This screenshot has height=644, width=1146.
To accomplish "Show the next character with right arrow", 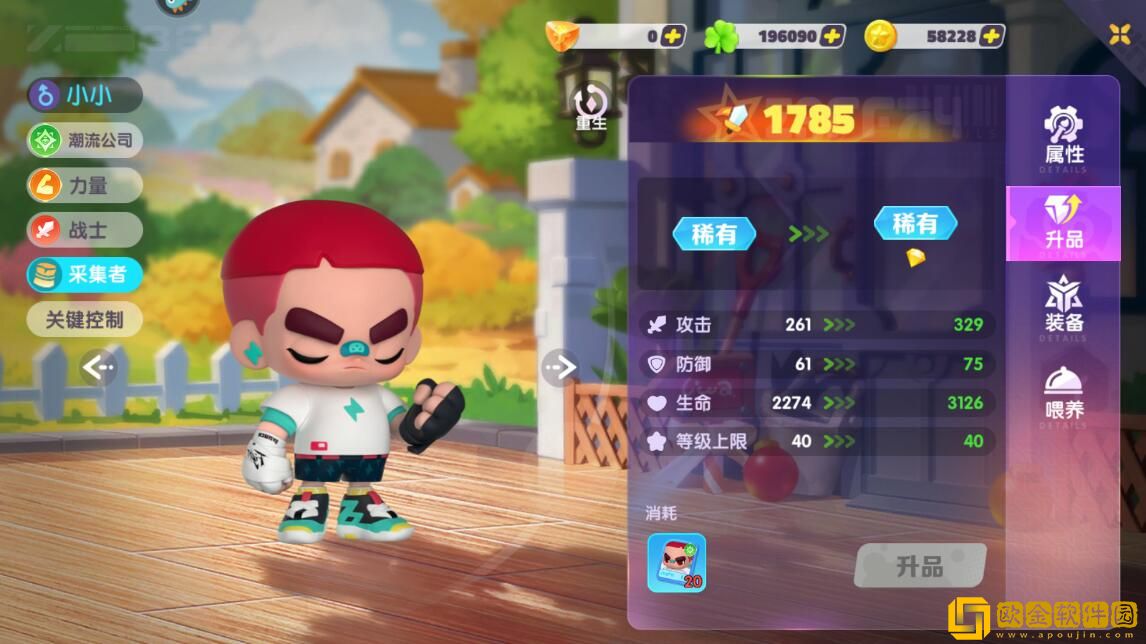I will click(560, 368).
